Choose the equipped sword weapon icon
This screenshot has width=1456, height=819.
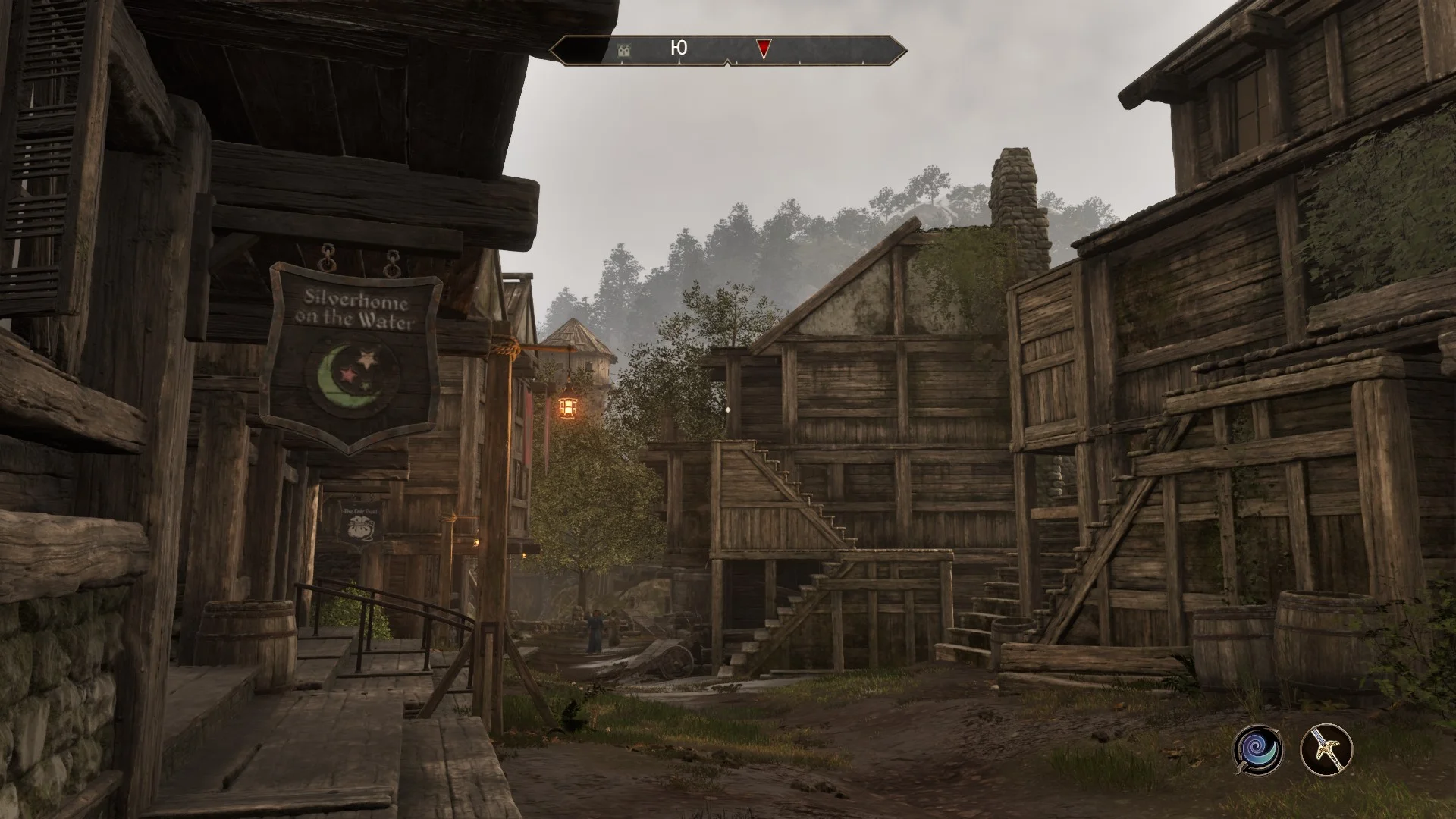1326,750
